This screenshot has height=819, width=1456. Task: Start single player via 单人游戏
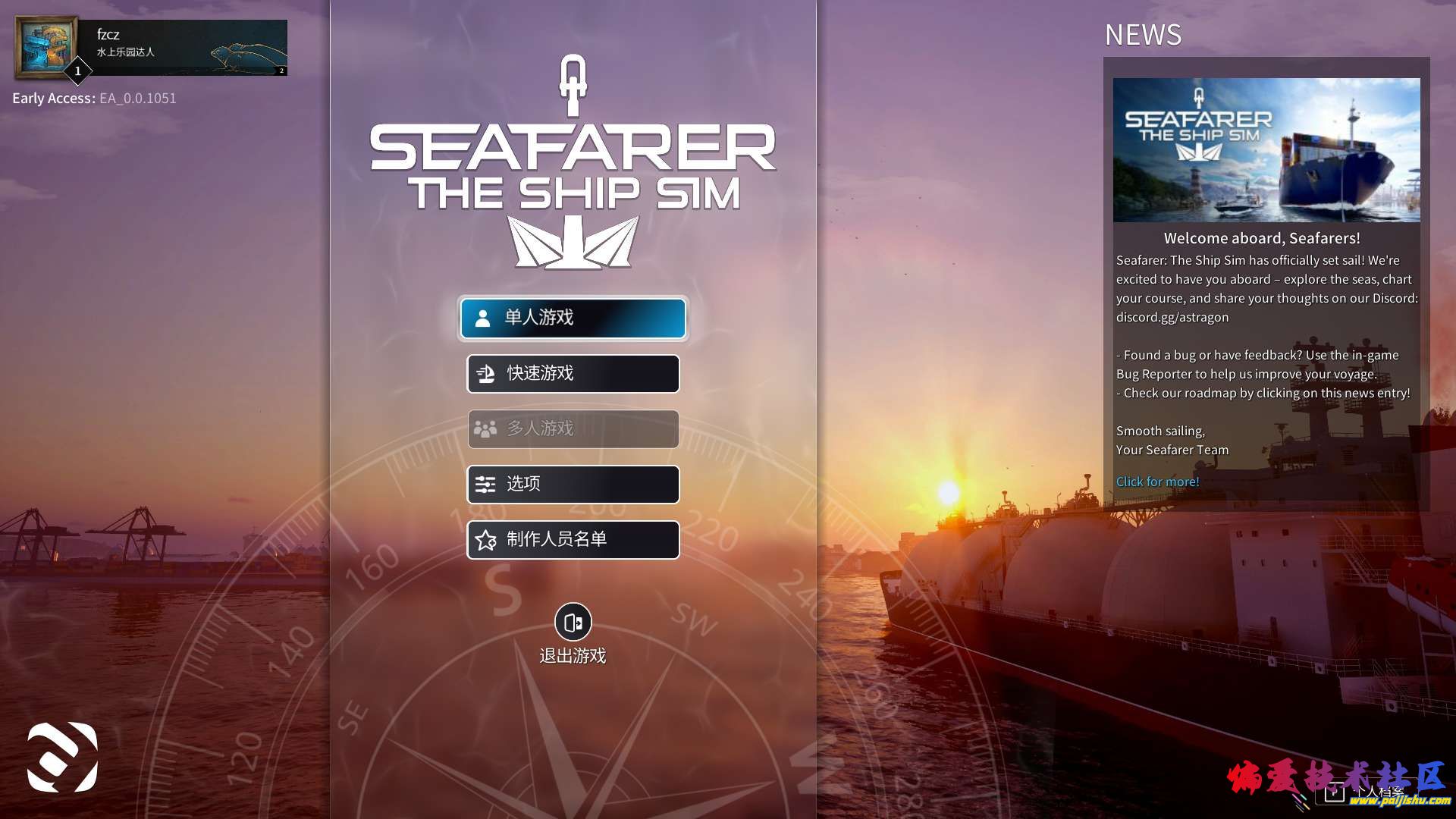tap(573, 318)
